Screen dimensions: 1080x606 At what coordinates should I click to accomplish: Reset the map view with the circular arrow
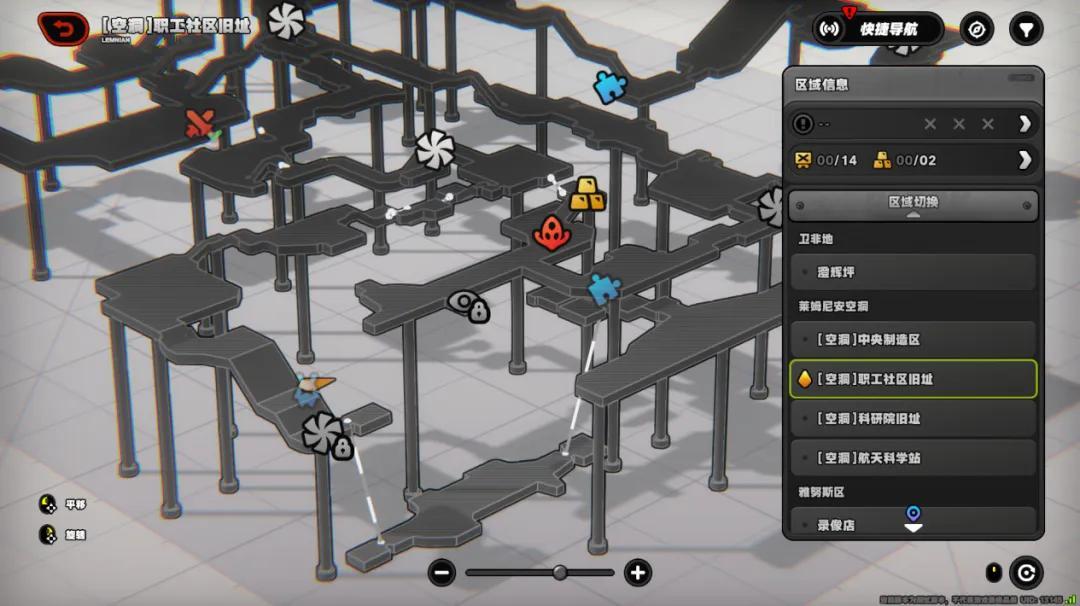click(1025, 573)
